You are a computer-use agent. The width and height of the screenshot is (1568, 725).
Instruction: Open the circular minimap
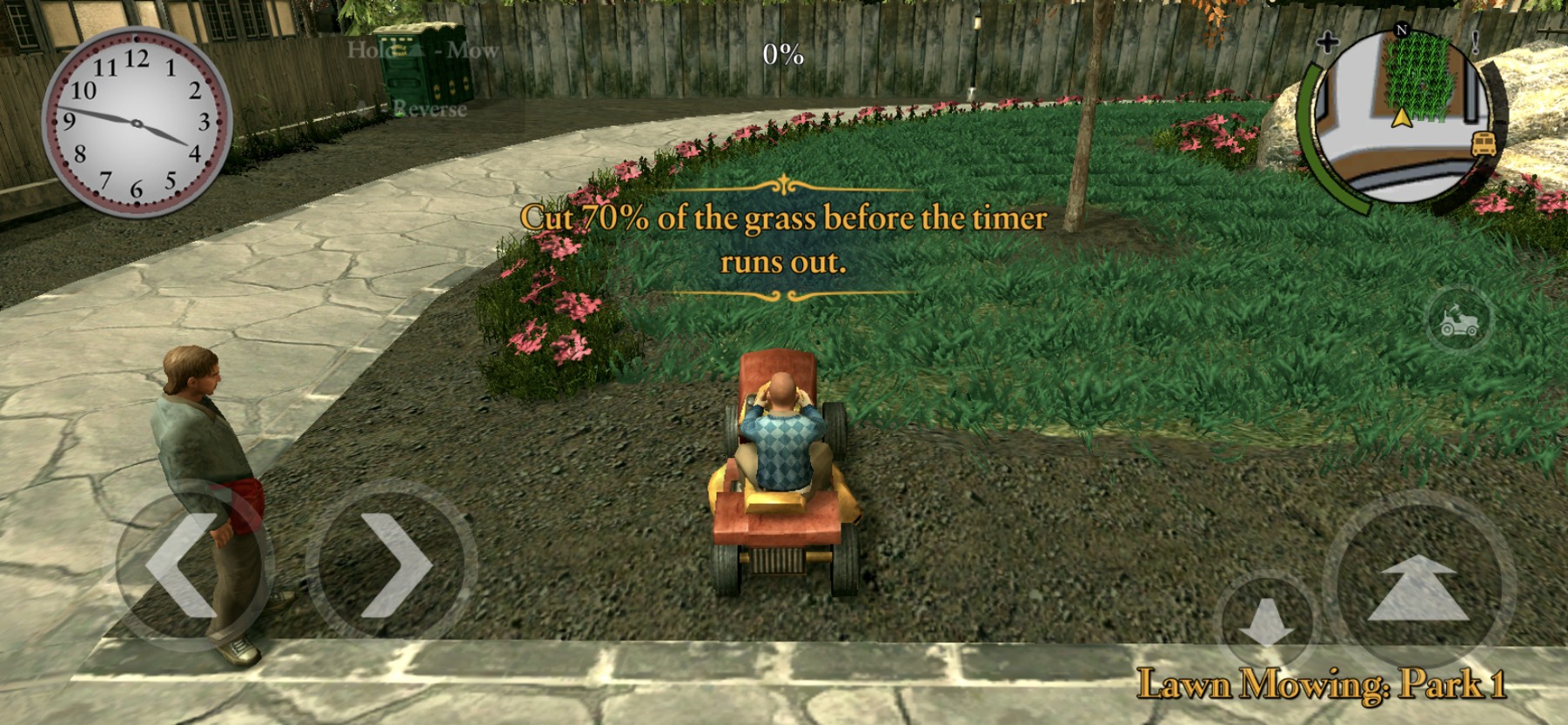click(1401, 119)
